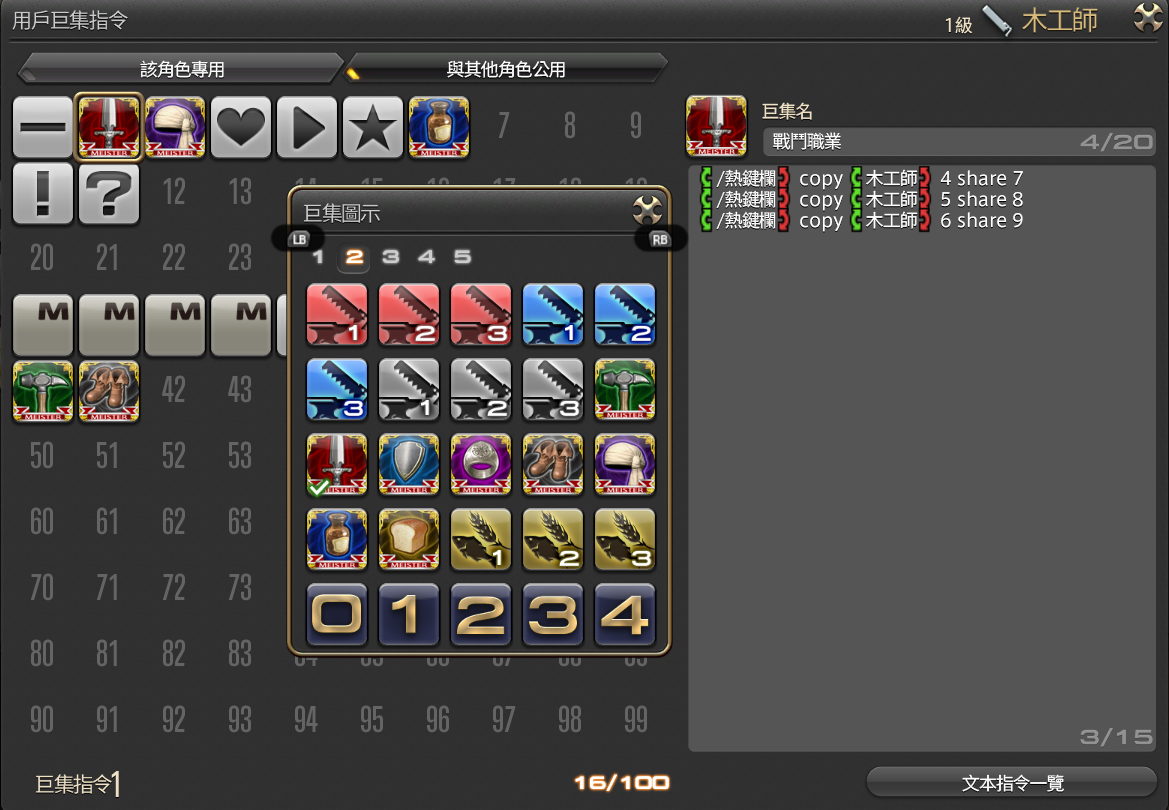Close the 用戶巨集指令 window
The image size is (1169, 810).
(1147, 18)
